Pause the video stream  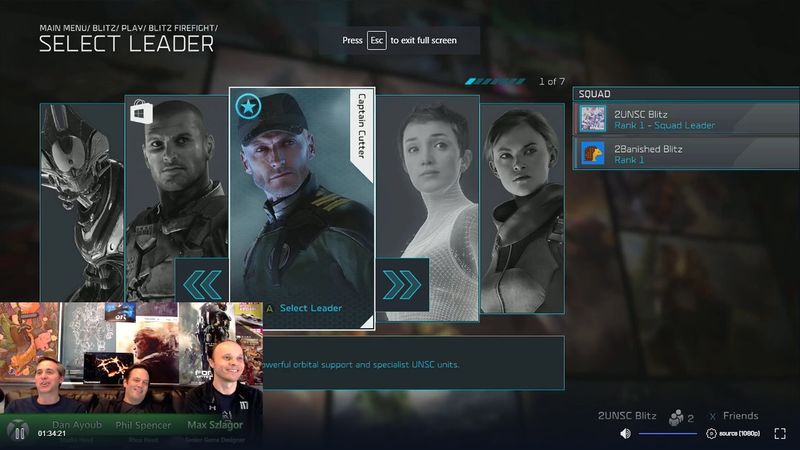coord(17,433)
